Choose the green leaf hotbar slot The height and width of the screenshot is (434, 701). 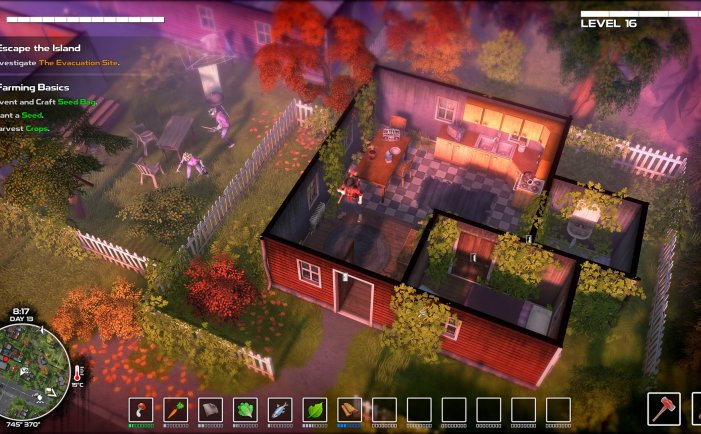[x=315, y=409]
